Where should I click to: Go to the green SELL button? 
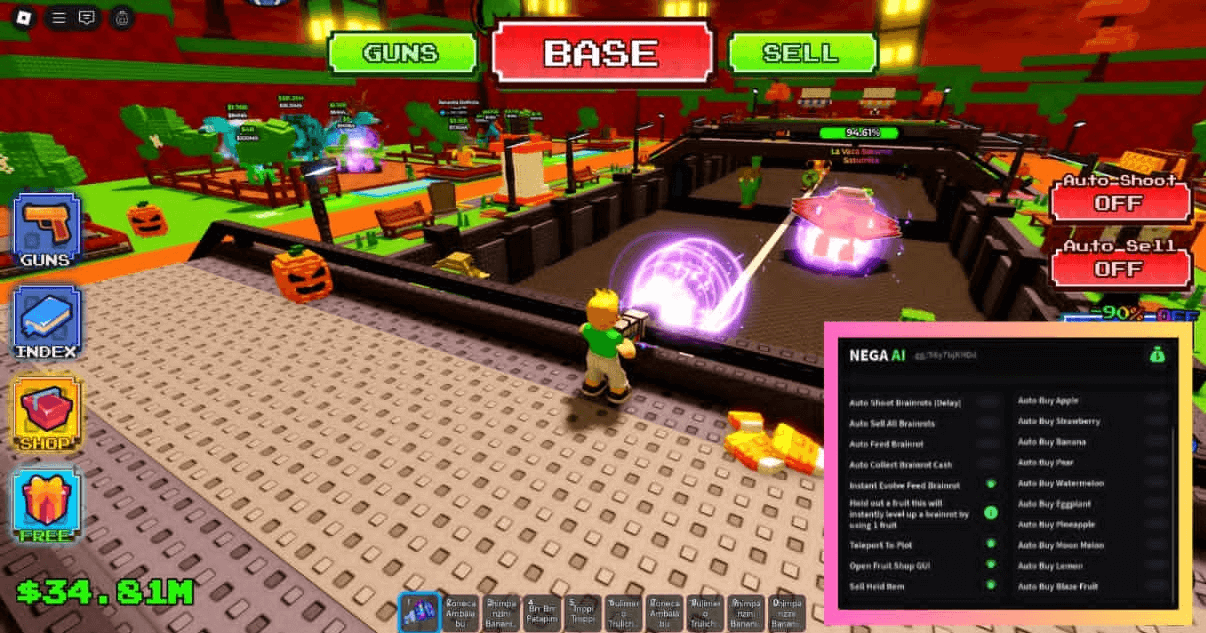coord(802,53)
